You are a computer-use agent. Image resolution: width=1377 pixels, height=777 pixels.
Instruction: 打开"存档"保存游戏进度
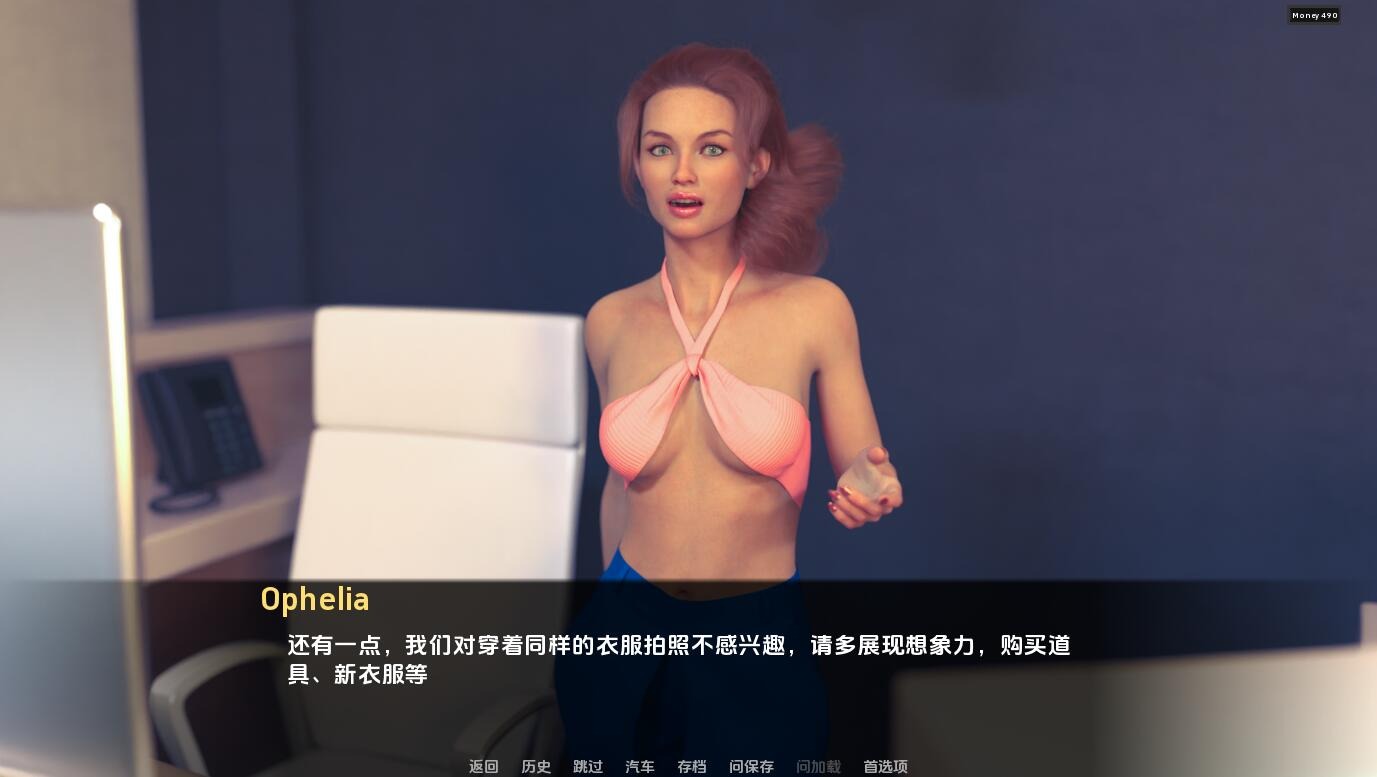(x=691, y=766)
